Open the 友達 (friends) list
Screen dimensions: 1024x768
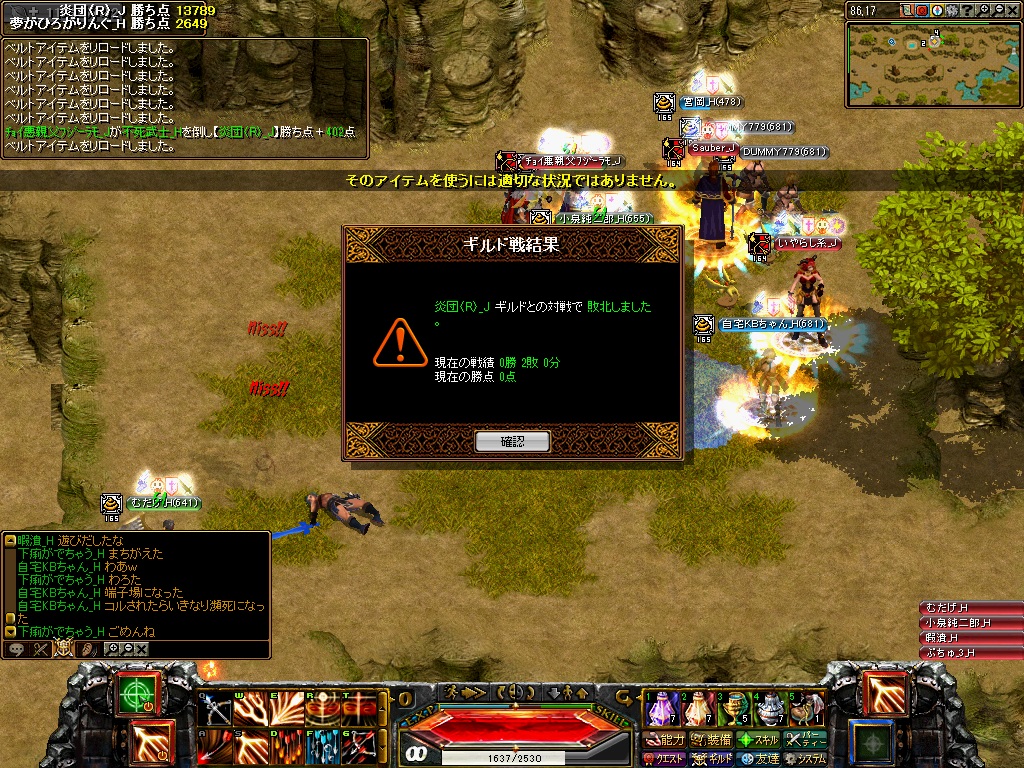(x=757, y=759)
